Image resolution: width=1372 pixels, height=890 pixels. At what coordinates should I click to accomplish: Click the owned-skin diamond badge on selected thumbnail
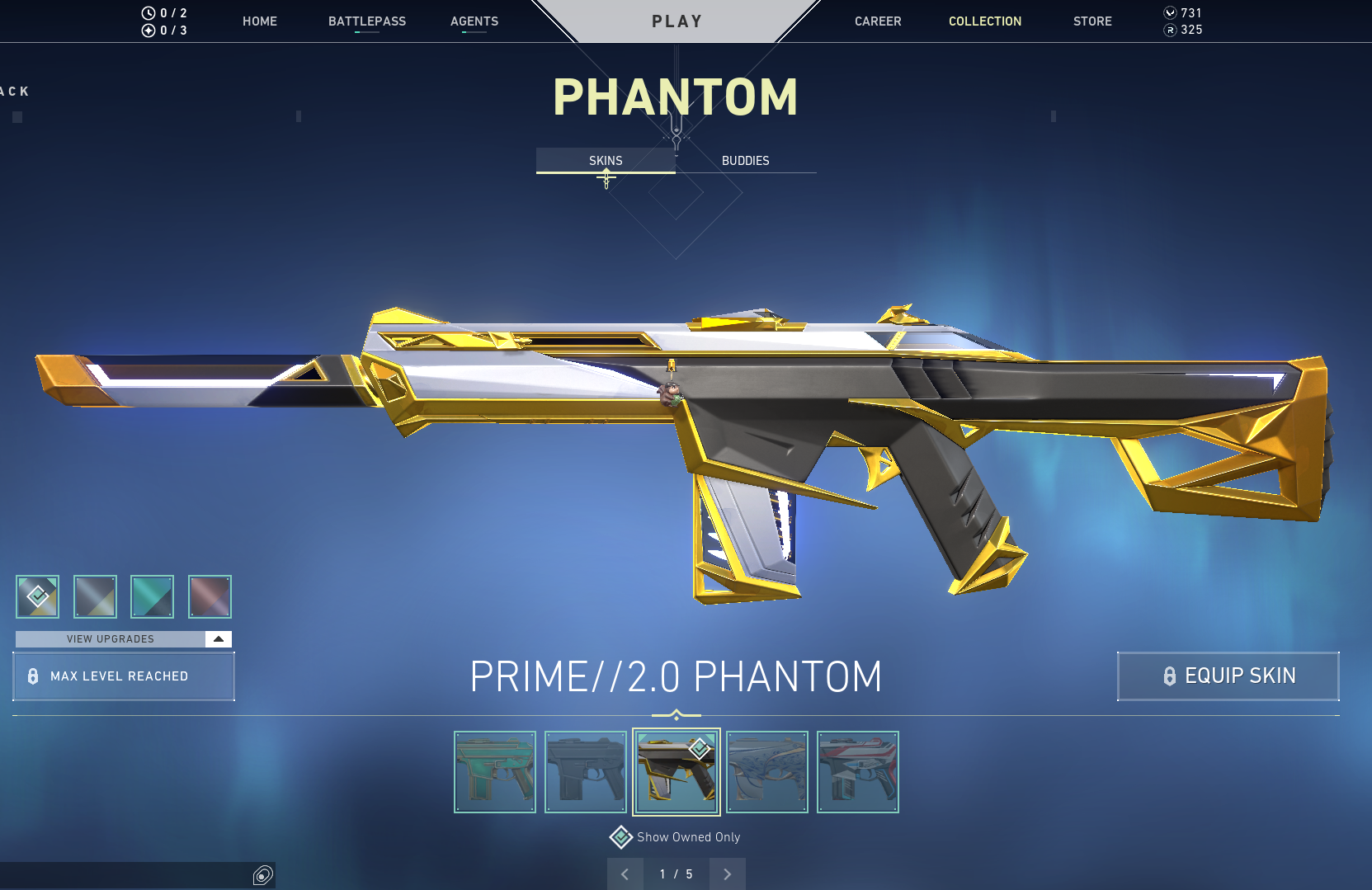[x=700, y=749]
